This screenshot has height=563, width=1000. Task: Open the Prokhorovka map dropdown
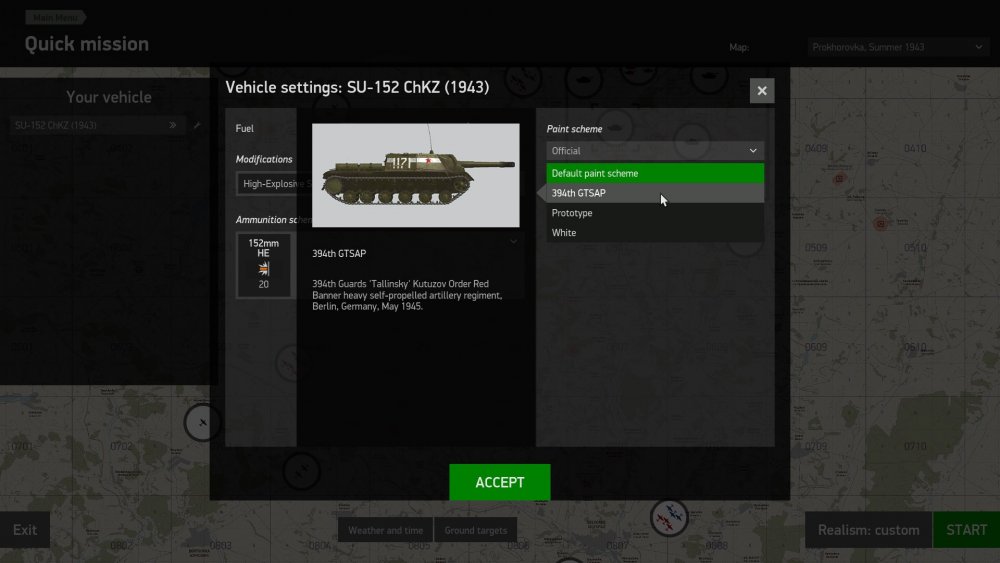(x=897, y=47)
